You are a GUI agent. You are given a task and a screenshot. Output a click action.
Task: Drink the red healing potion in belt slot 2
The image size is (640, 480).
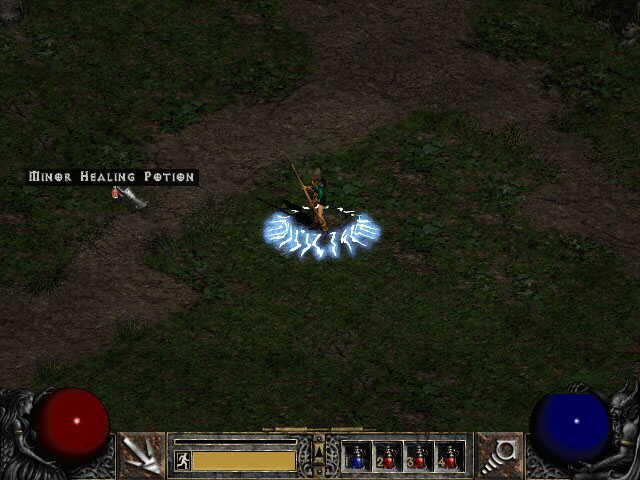pyautogui.click(x=388, y=457)
